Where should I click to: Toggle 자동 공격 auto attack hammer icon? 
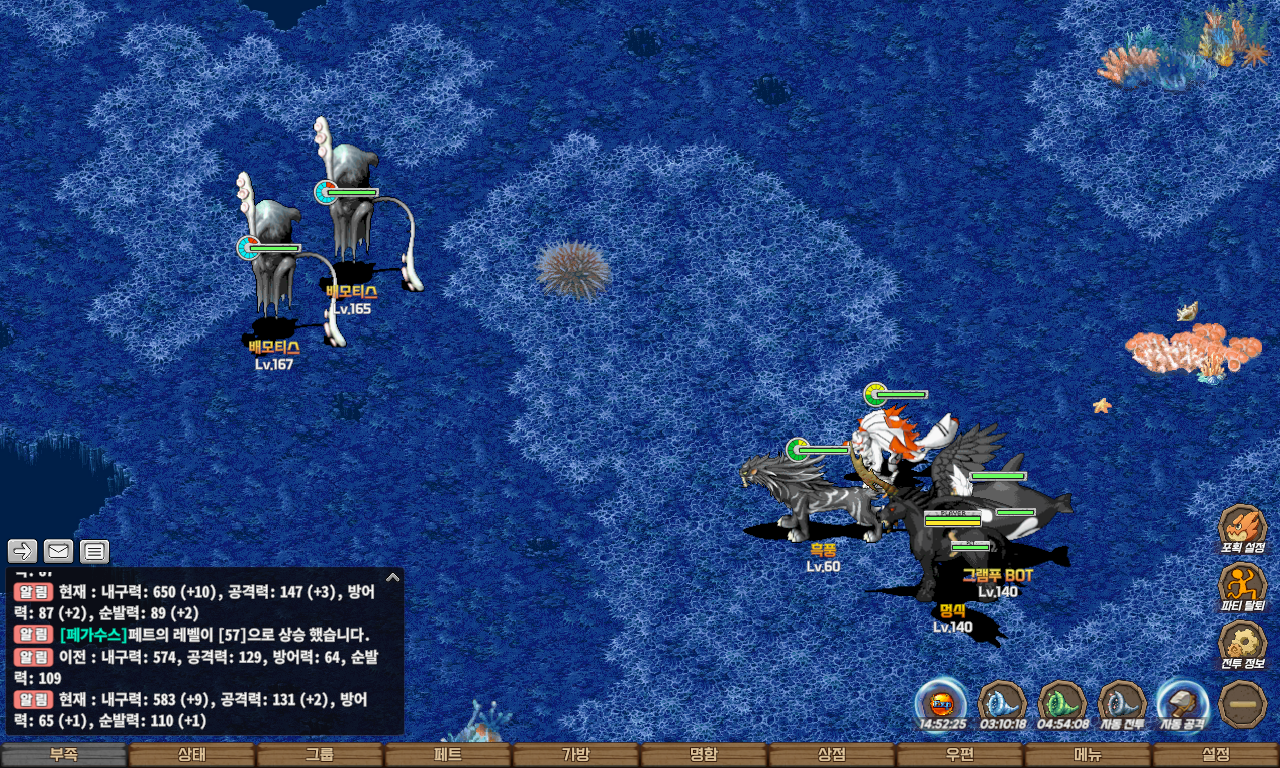click(1183, 702)
